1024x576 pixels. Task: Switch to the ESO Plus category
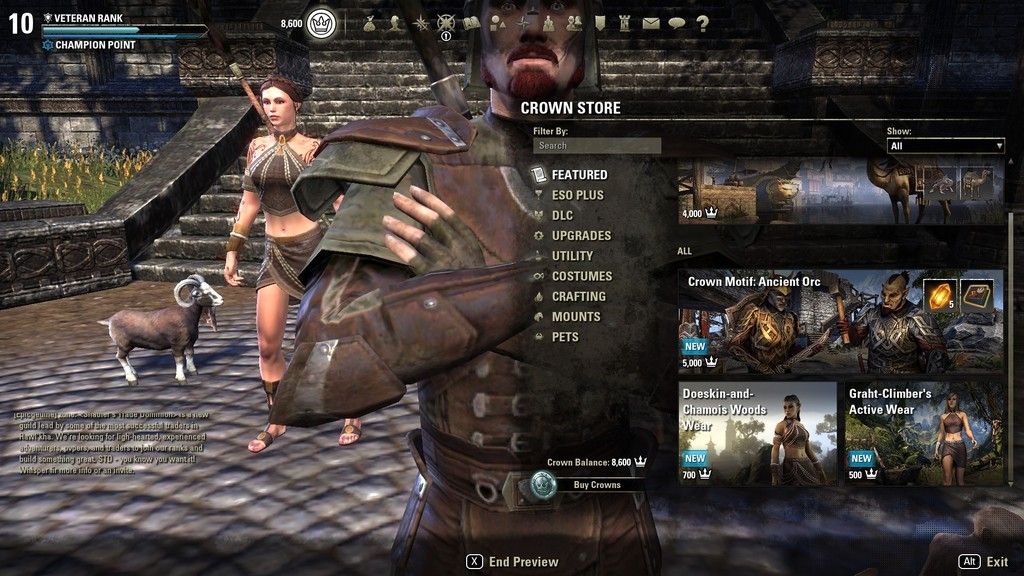577,195
